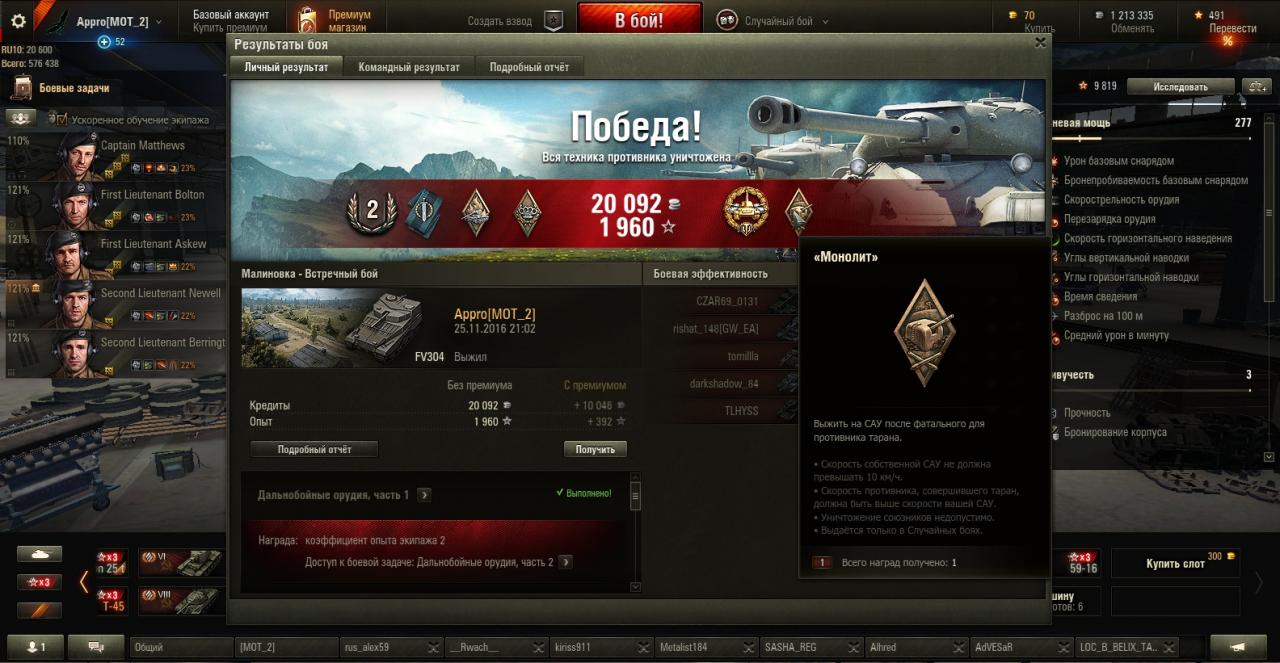The width and height of the screenshot is (1280, 663).
Task: Switch to the Командный результат tab
Action: 409,67
